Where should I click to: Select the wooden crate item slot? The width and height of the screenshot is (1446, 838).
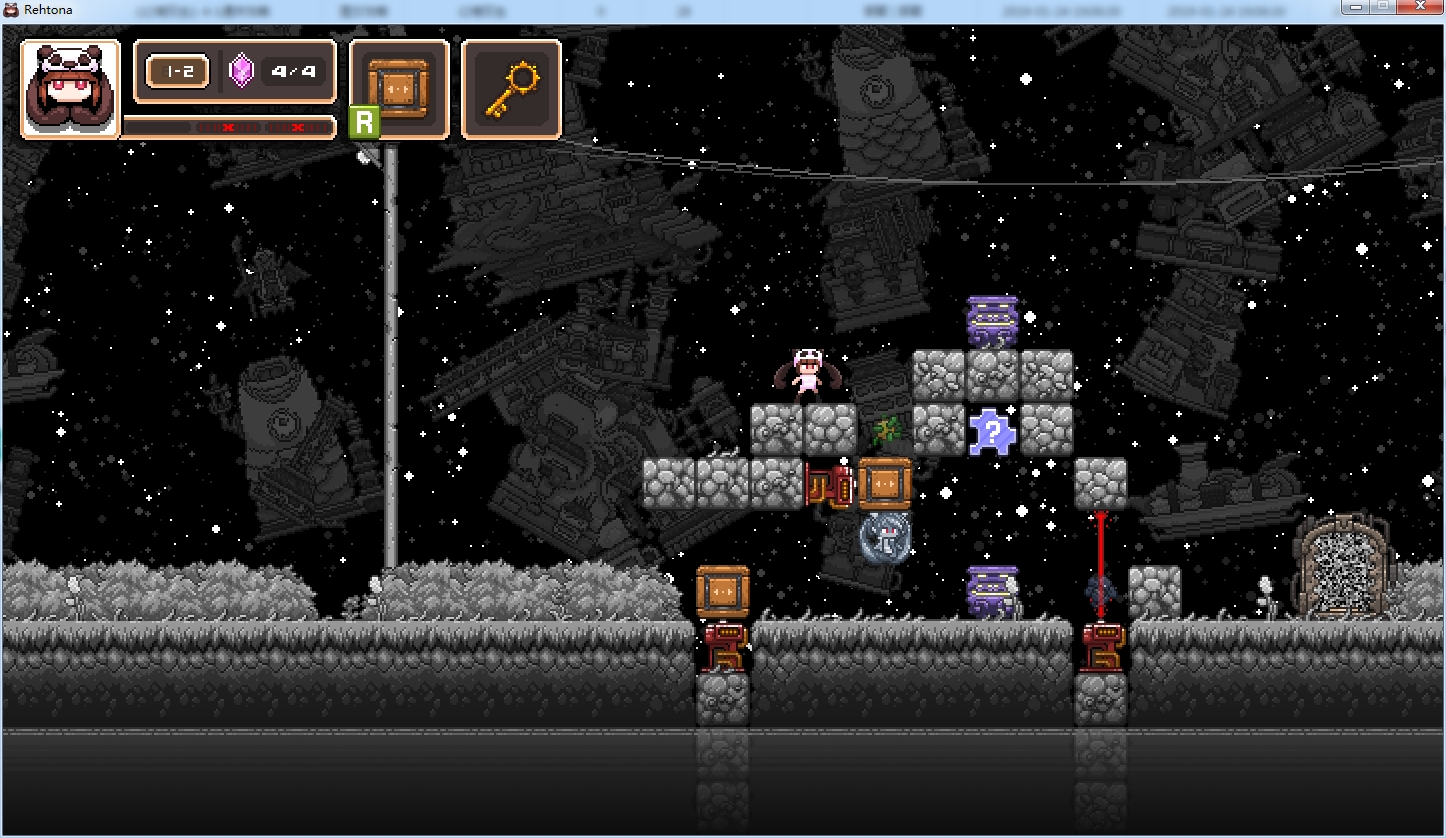pos(398,88)
